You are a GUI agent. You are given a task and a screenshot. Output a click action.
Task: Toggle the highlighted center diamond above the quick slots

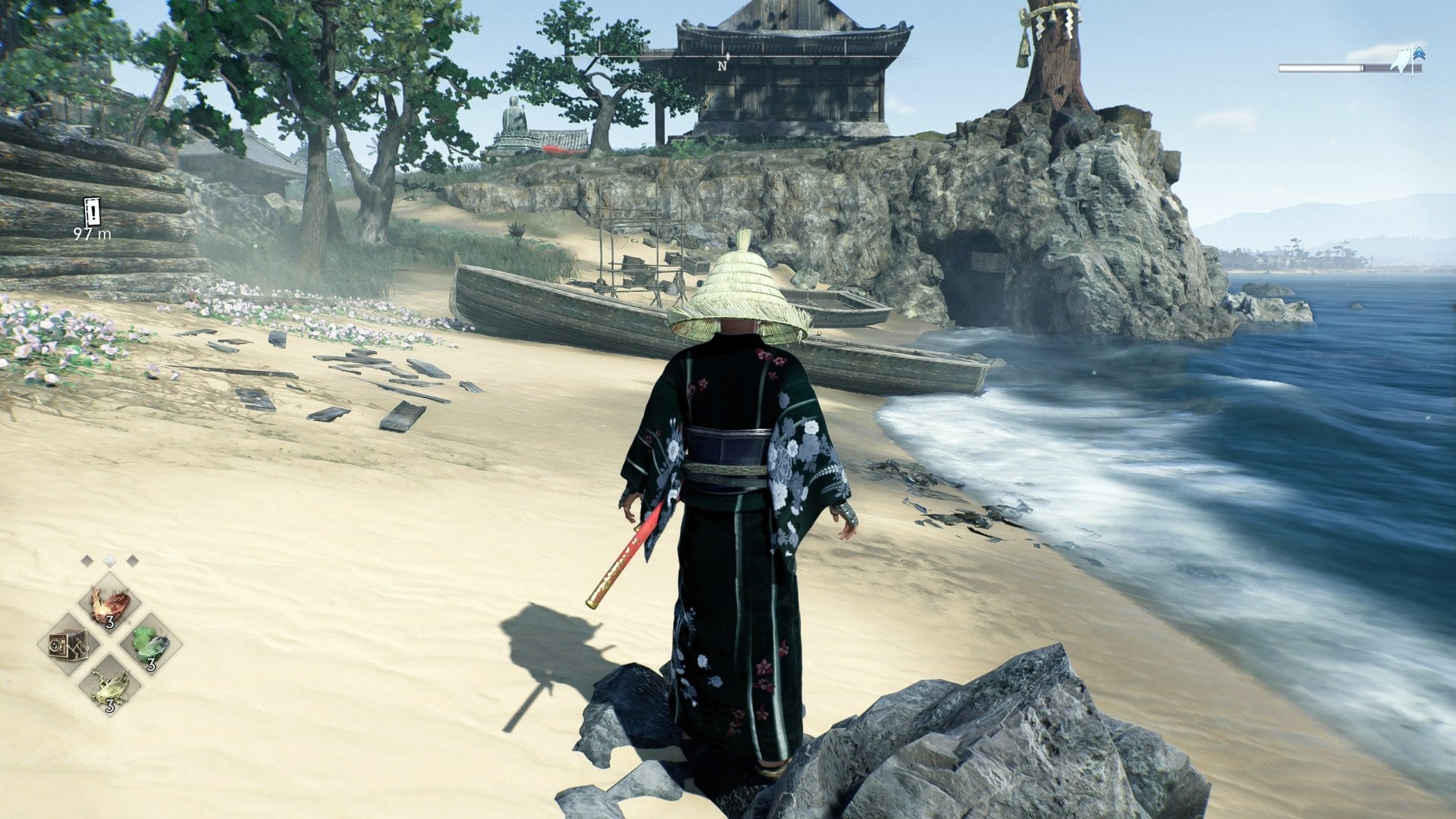pos(111,561)
